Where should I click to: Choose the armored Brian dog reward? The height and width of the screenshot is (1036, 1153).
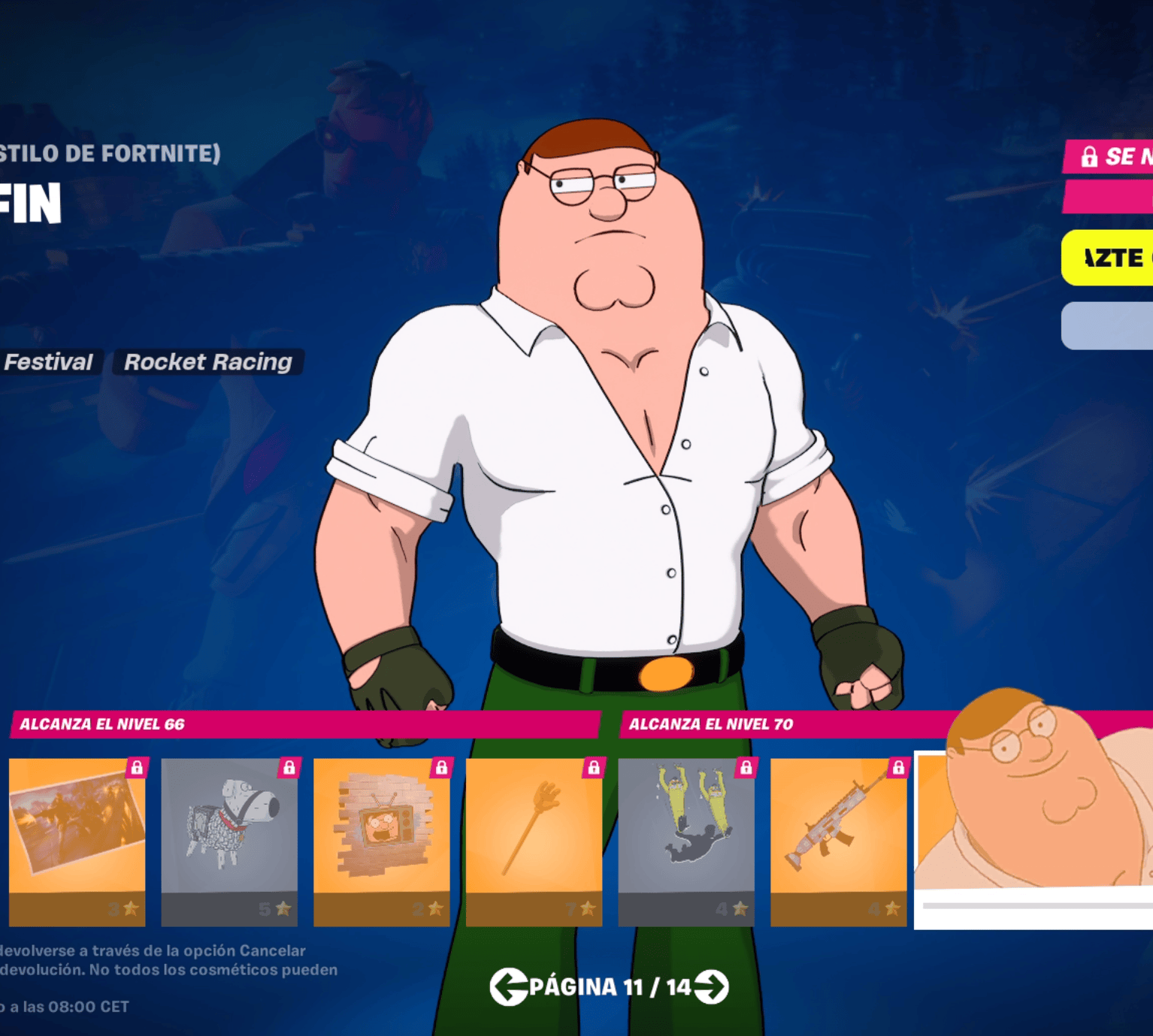229,841
